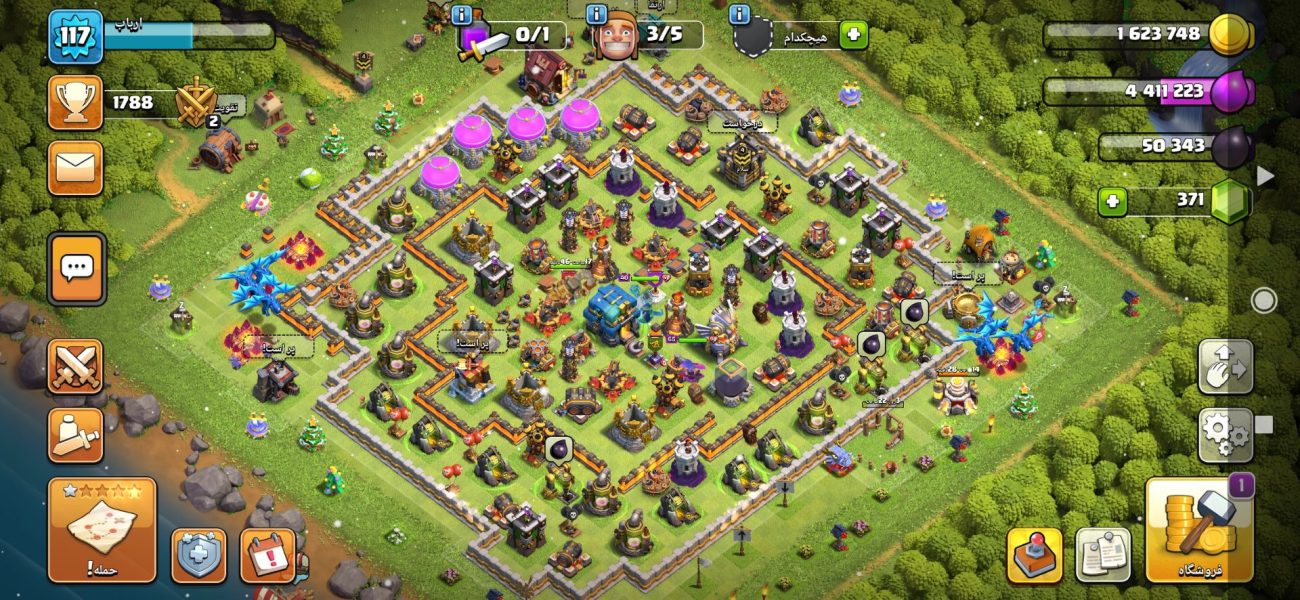Tap the Attack map button
The image size is (1300, 600).
pos(102,529)
